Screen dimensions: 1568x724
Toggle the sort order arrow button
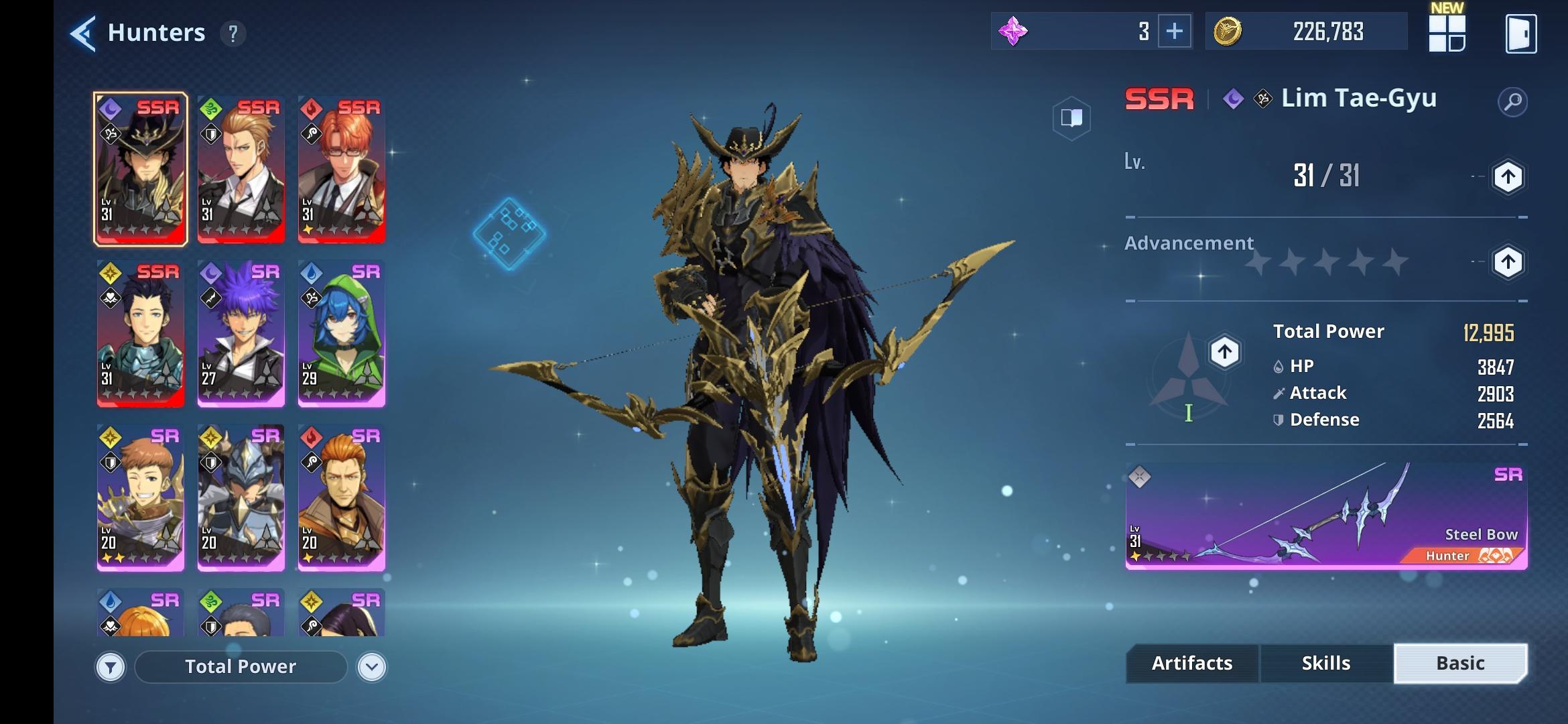(372, 667)
